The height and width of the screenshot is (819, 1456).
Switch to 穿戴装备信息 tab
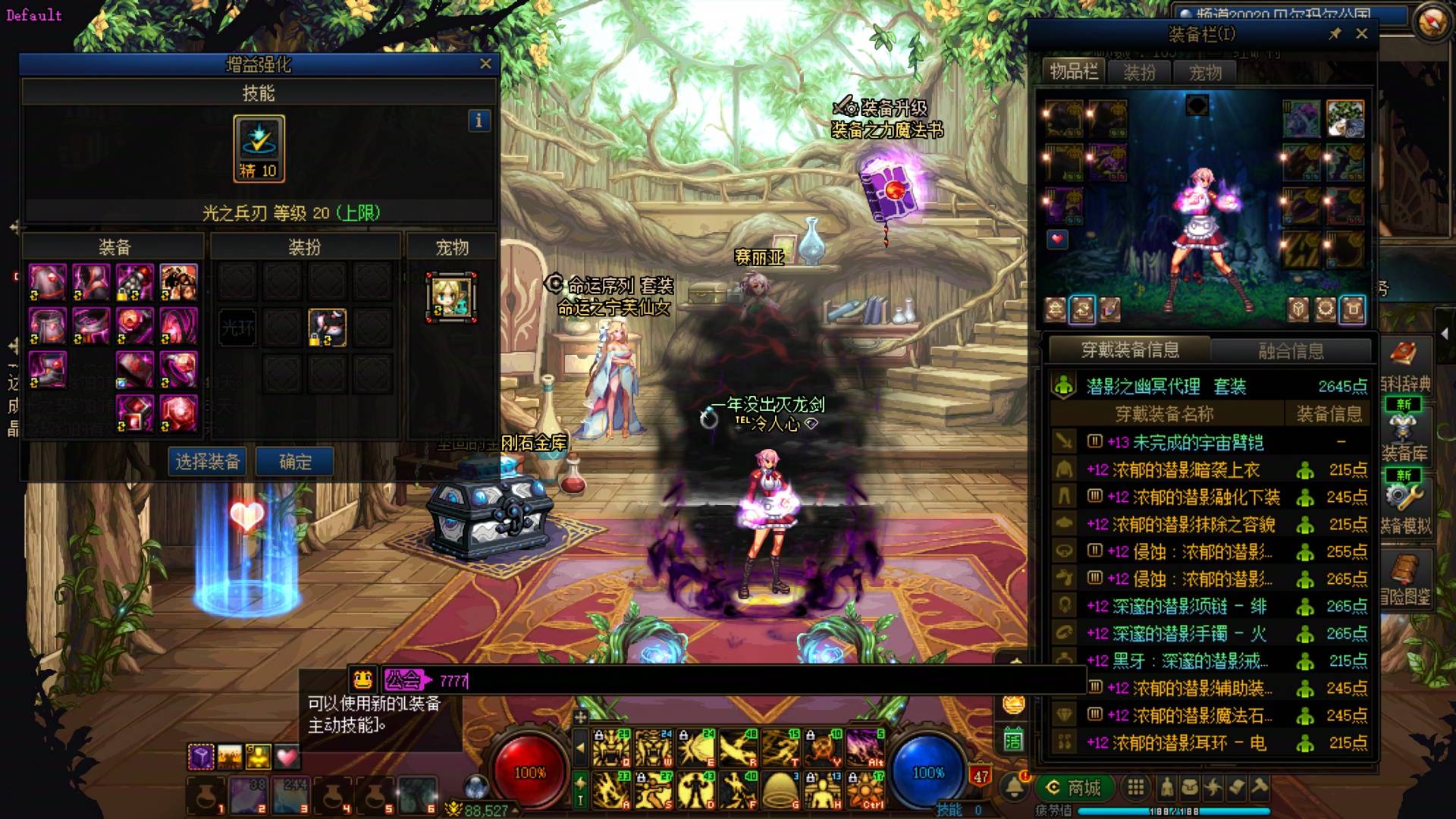(x=1130, y=350)
